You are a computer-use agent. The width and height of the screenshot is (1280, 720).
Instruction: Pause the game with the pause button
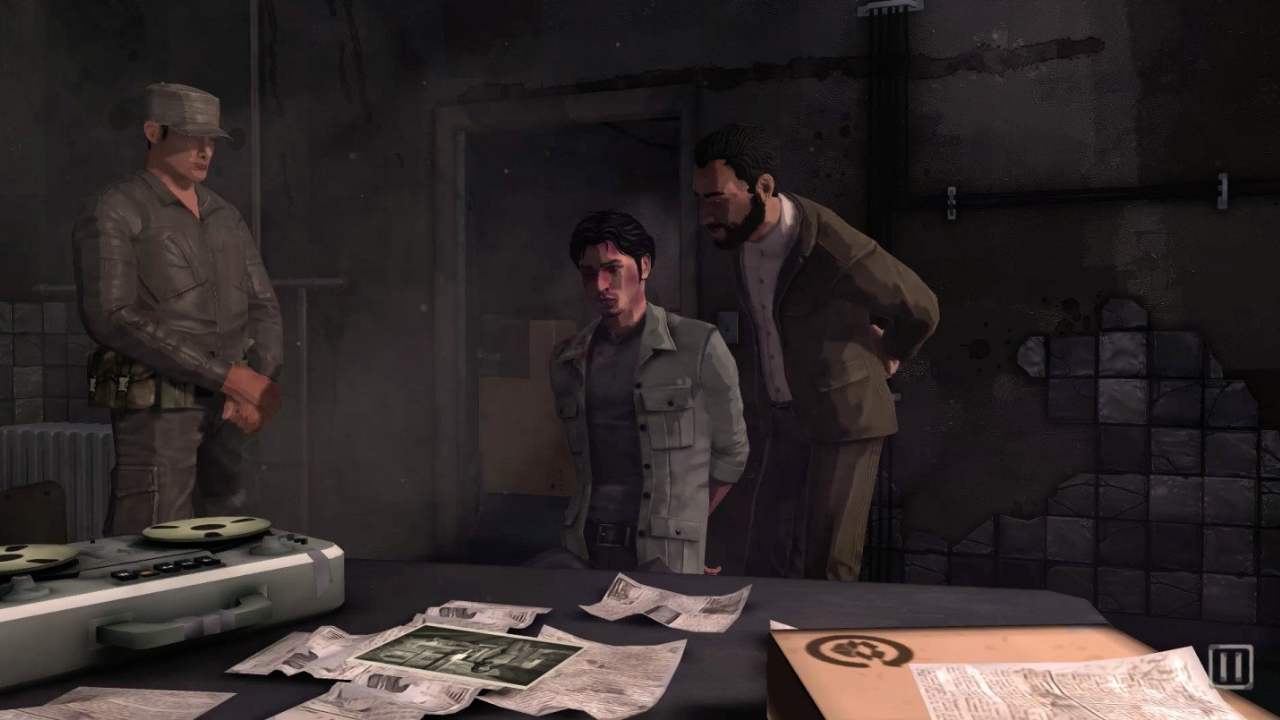[1230, 666]
